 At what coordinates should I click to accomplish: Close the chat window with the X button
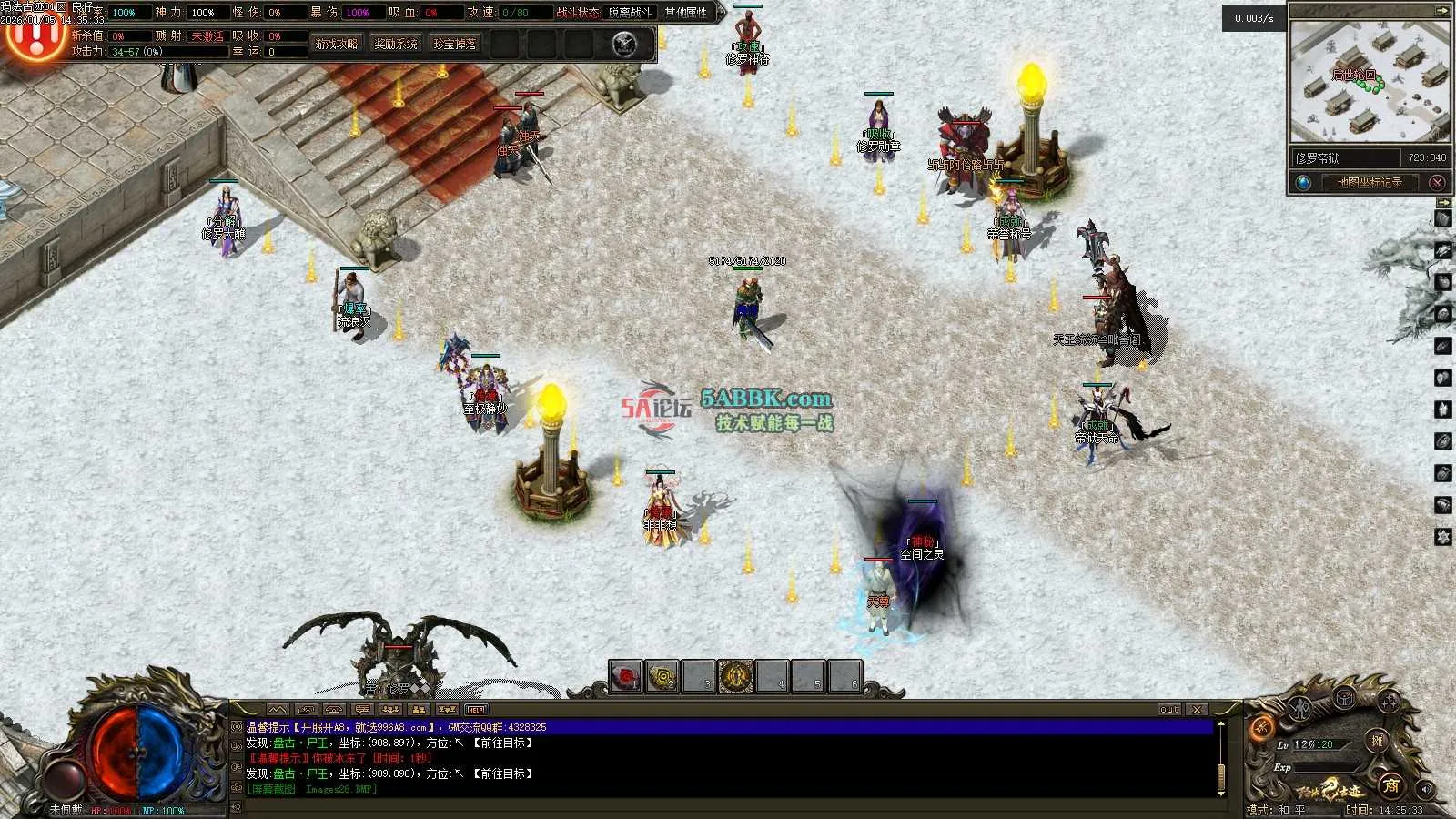(x=1197, y=709)
